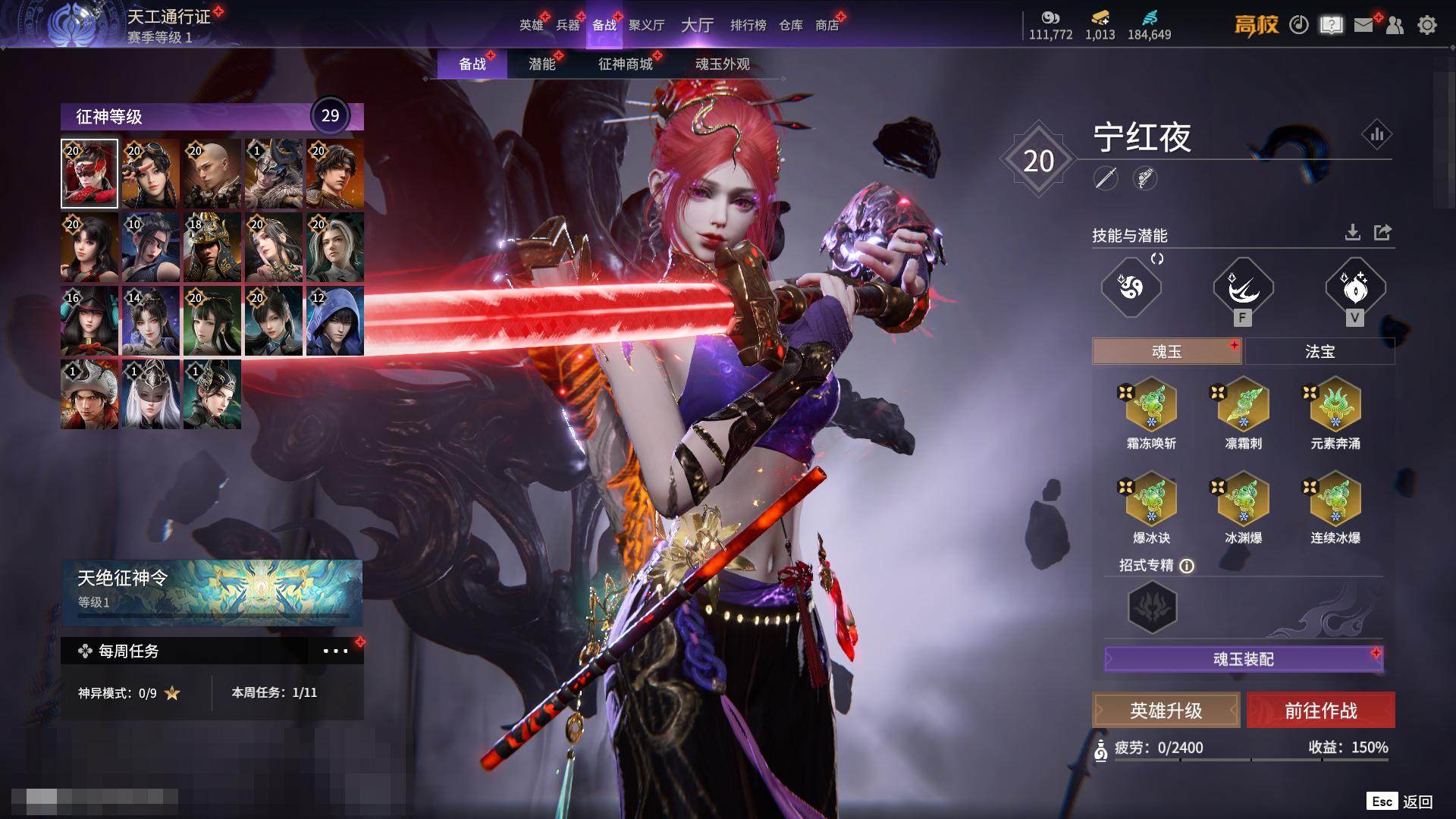
Task: Open the 英雄 top menu
Action: click(531, 25)
